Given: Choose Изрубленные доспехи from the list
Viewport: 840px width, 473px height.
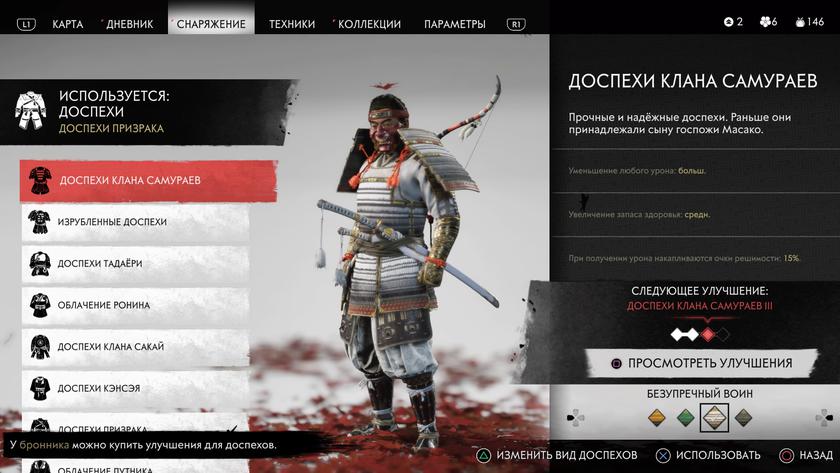Looking at the screenshot, I should point(135,222).
